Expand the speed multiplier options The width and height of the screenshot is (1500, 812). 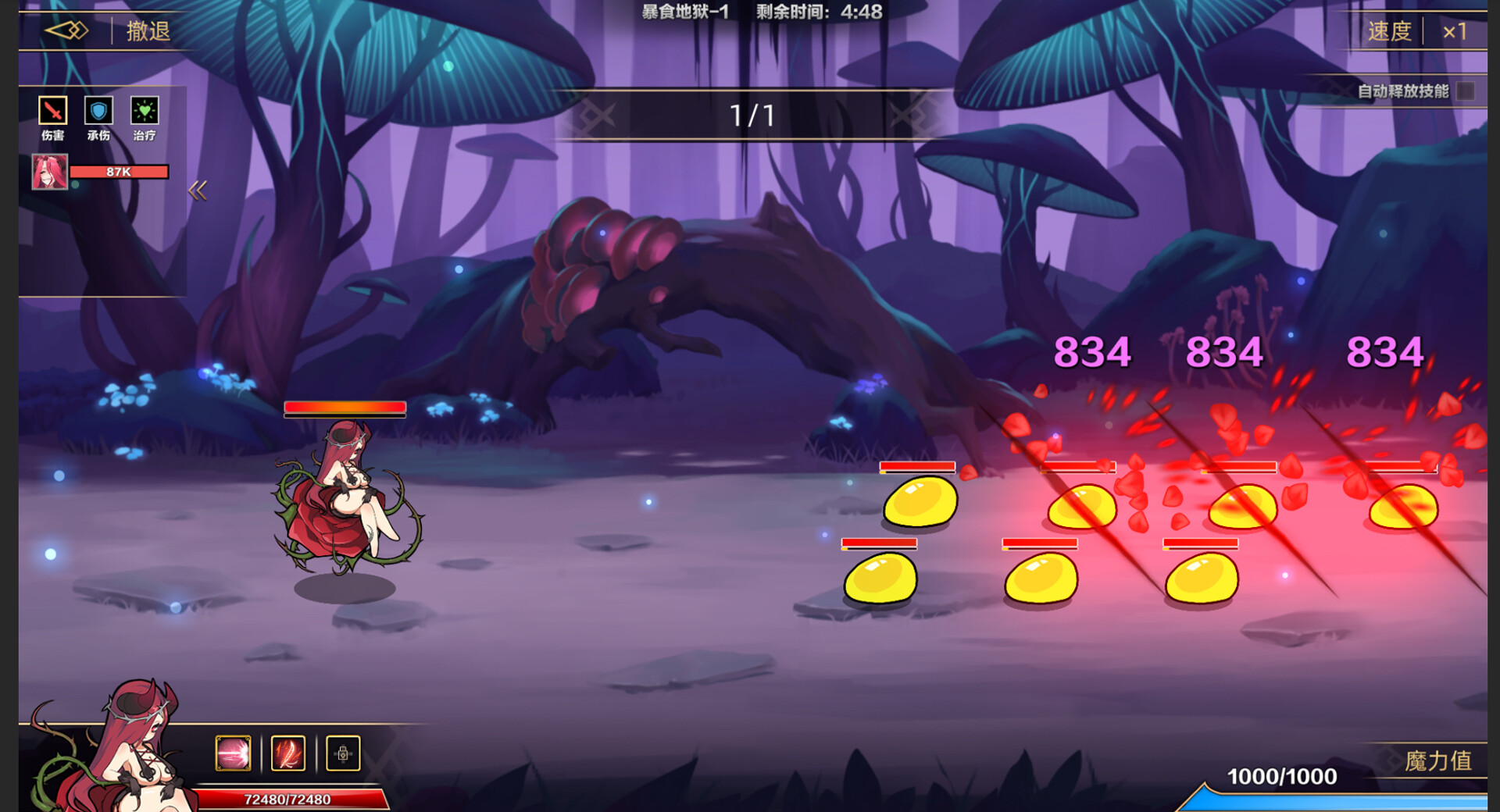[x=1456, y=31]
